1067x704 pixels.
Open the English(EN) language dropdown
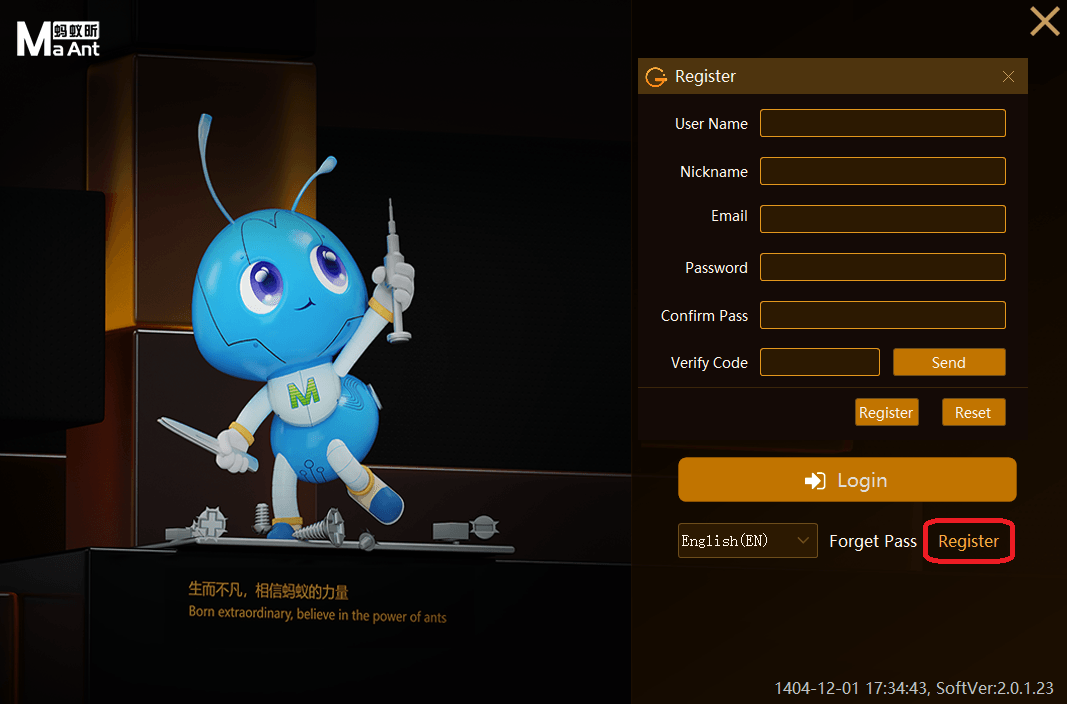[747, 541]
